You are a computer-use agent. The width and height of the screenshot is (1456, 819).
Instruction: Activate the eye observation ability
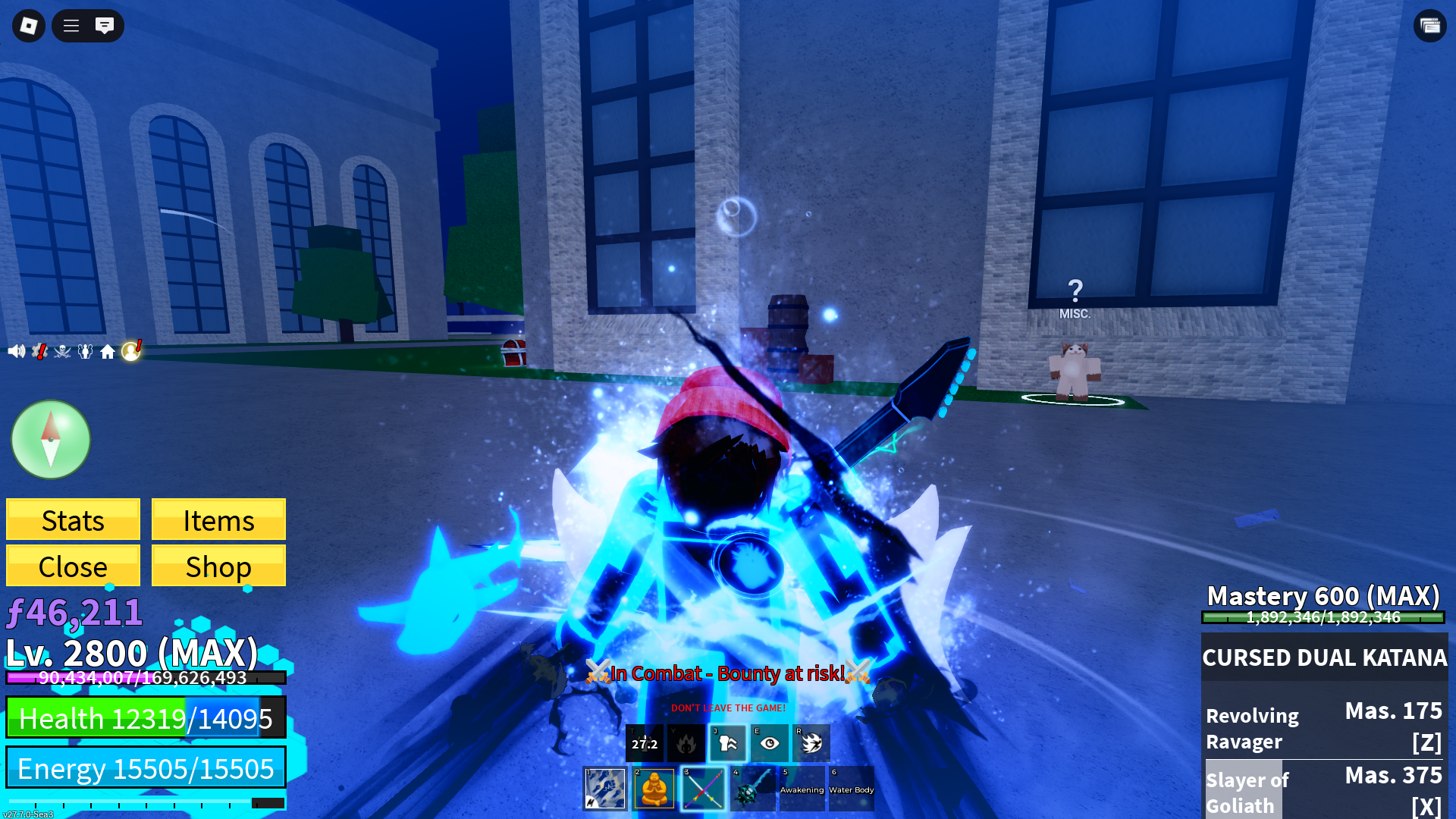point(769,743)
